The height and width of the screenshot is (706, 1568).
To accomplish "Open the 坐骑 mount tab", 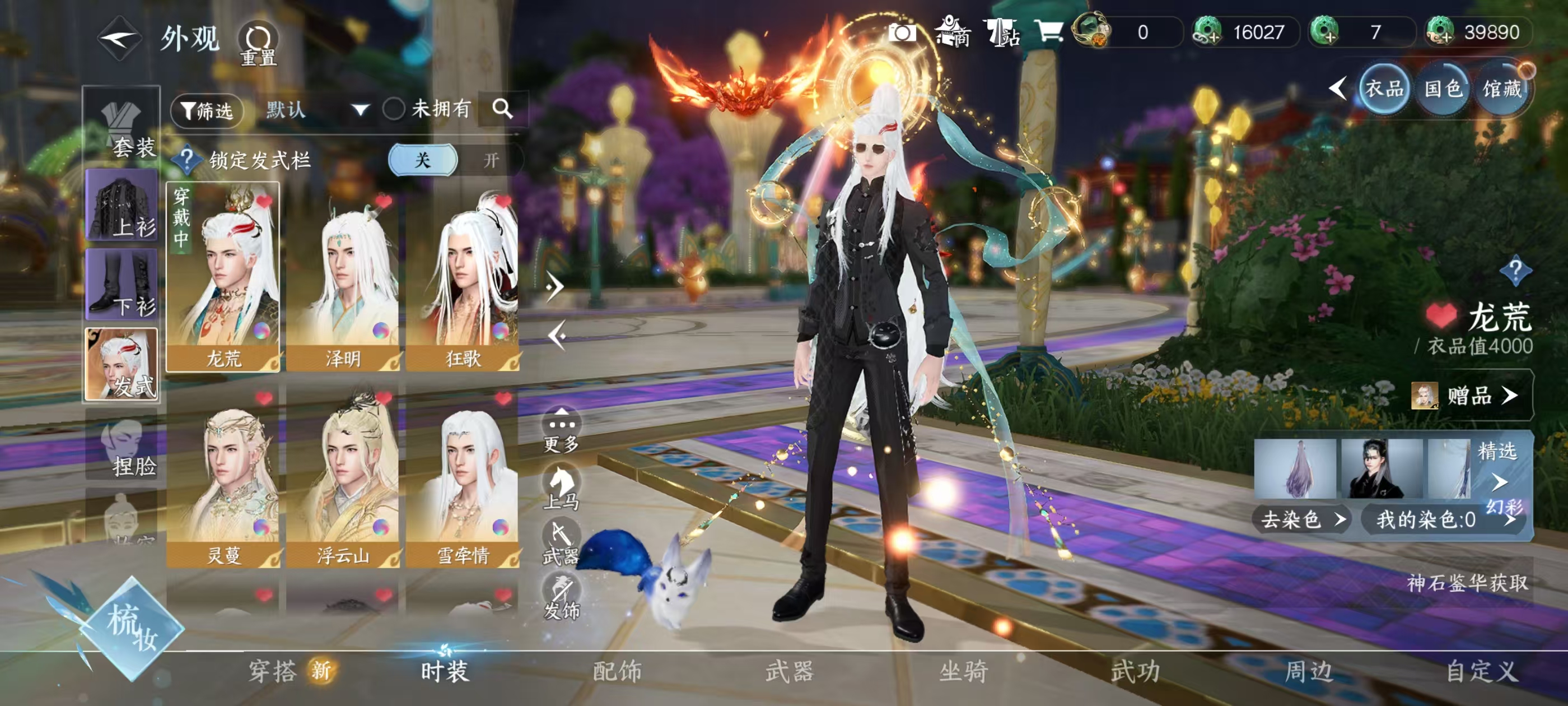I will click(x=963, y=671).
